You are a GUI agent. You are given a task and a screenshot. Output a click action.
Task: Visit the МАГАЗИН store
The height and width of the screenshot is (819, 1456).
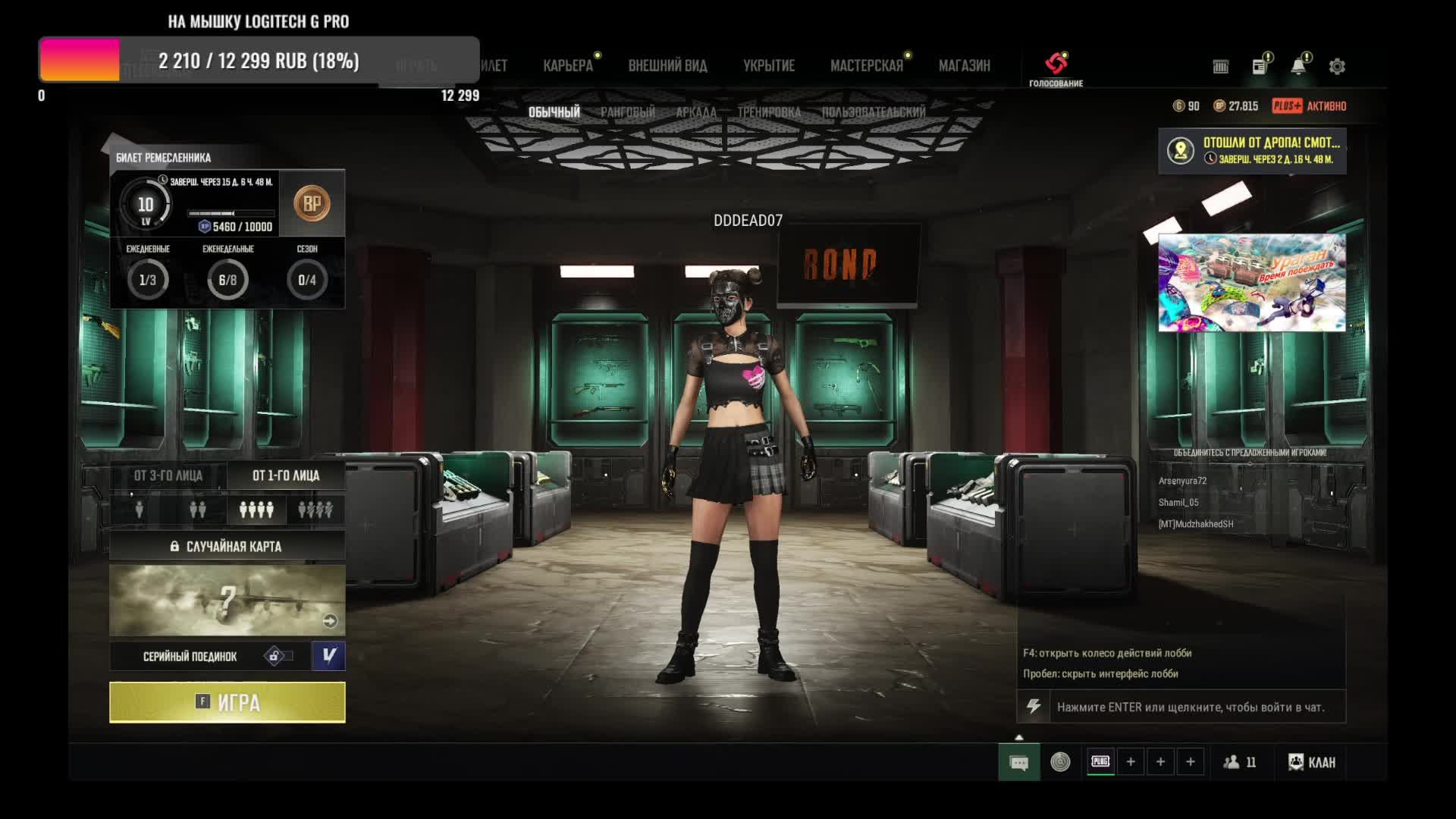tap(964, 66)
